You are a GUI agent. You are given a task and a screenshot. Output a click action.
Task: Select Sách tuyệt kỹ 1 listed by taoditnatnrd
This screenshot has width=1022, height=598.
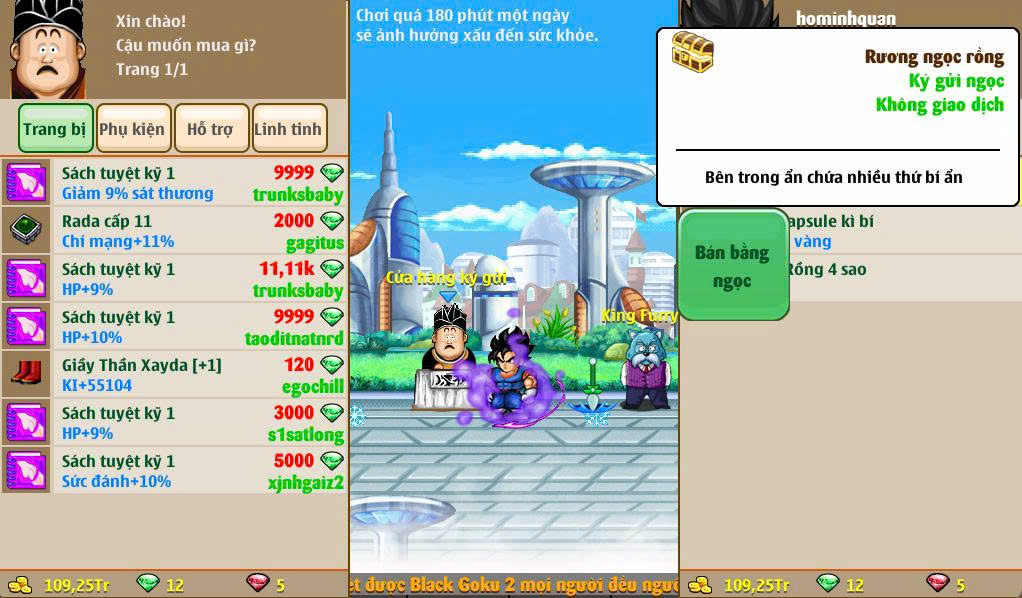[x=174, y=327]
